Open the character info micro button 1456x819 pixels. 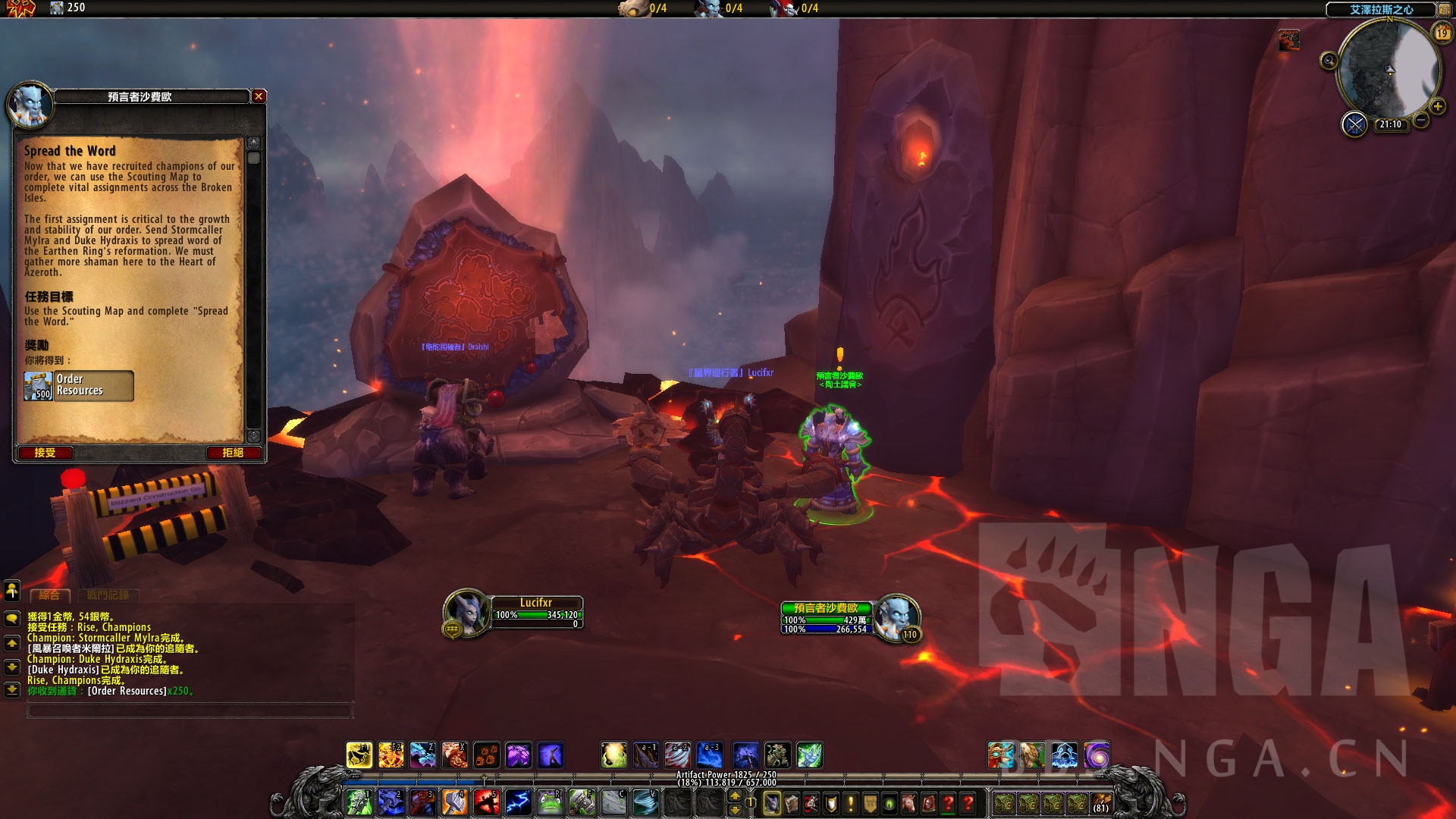tap(772, 802)
